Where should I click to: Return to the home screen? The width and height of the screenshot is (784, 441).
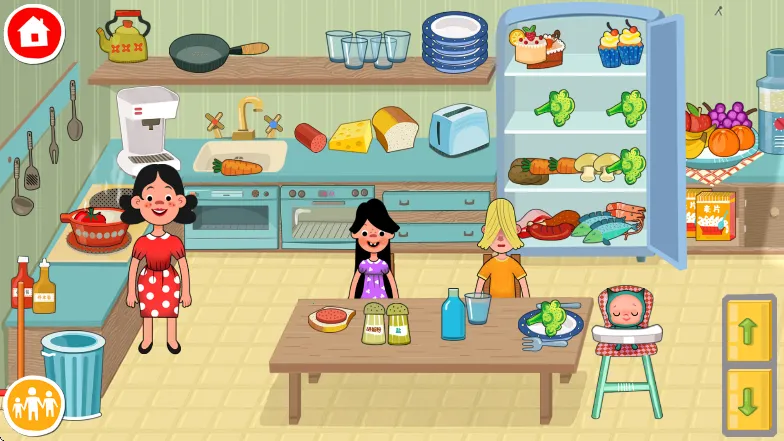(34, 33)
